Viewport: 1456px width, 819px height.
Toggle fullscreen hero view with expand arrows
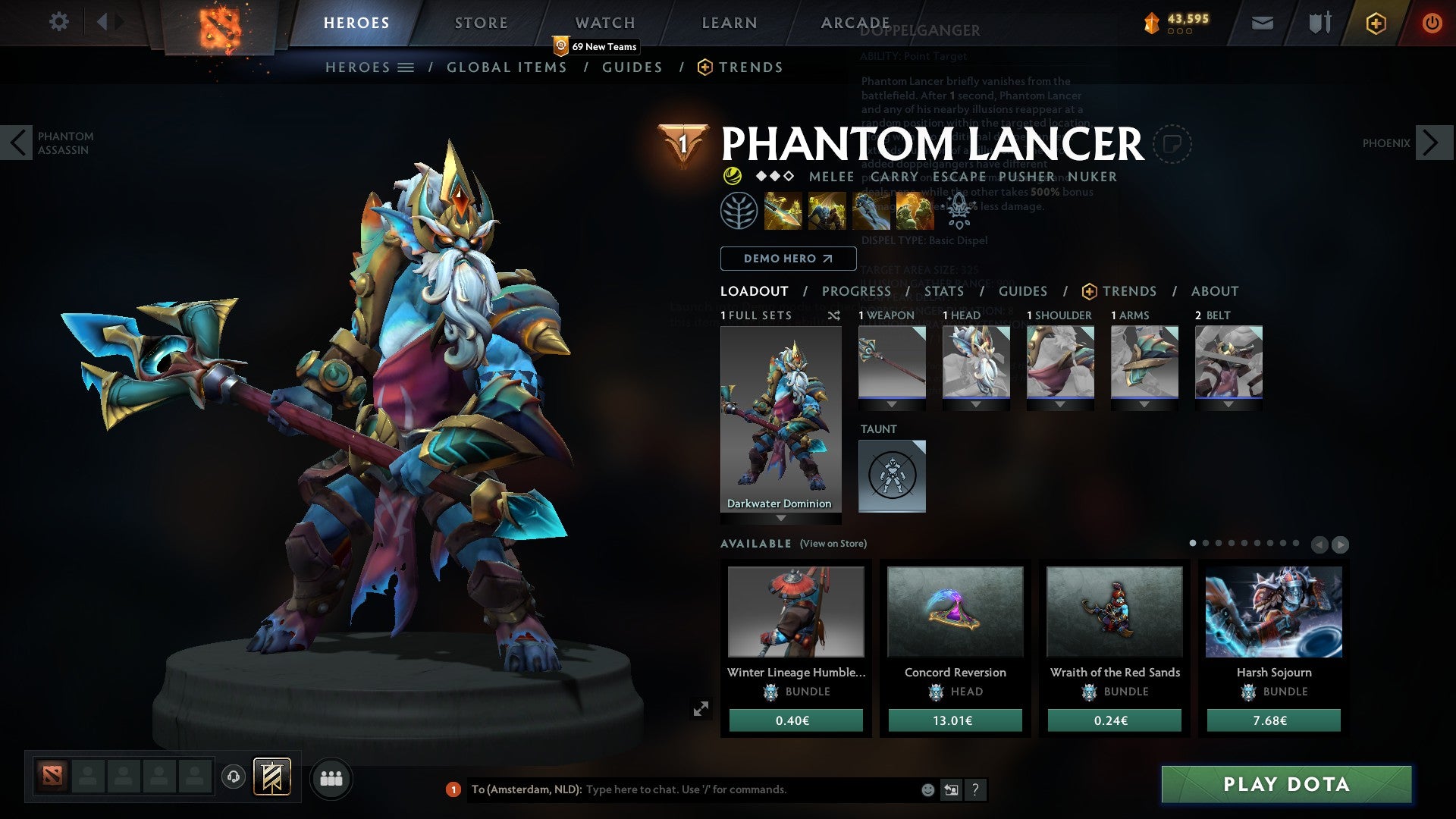pyautogui.click(x=701, y=708)
